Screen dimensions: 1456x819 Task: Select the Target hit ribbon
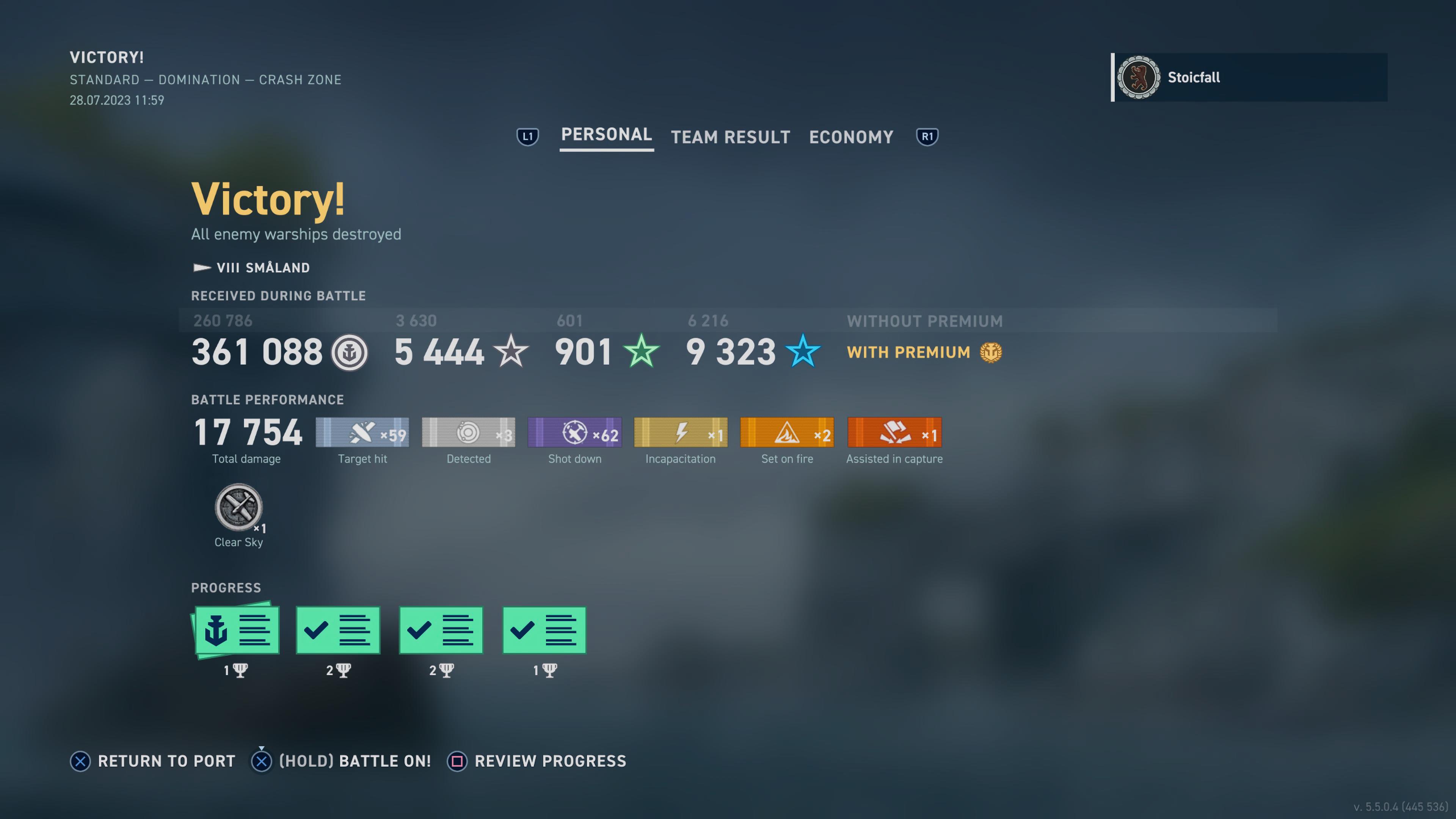point(362,432)
